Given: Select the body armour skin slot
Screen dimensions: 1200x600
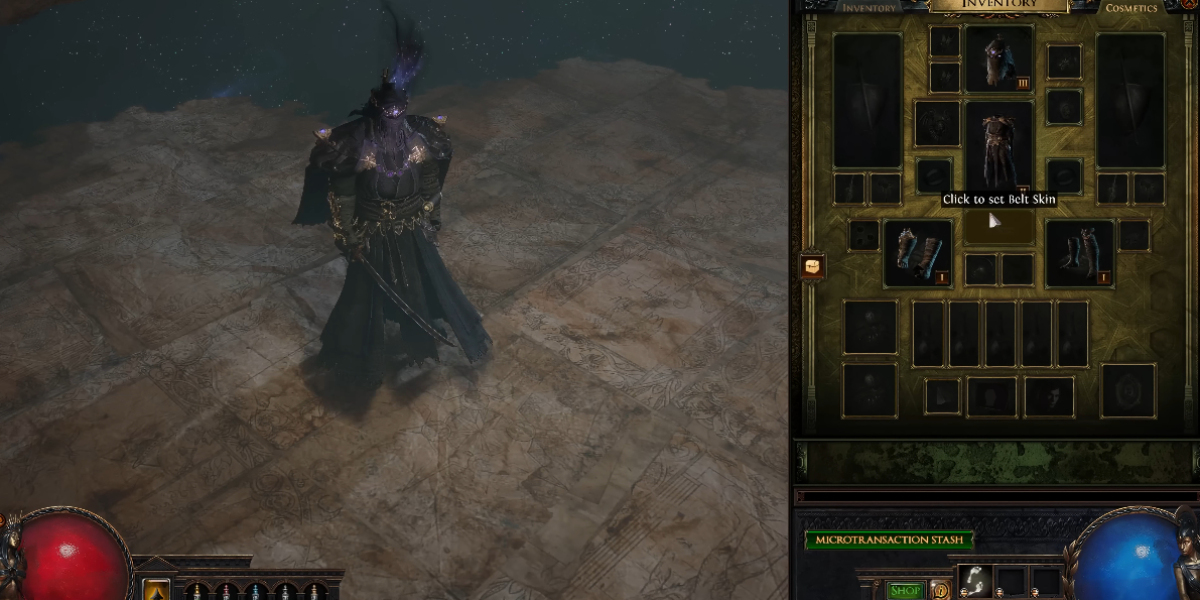Looking at the screenshot, I should click(x=999, y=147).
